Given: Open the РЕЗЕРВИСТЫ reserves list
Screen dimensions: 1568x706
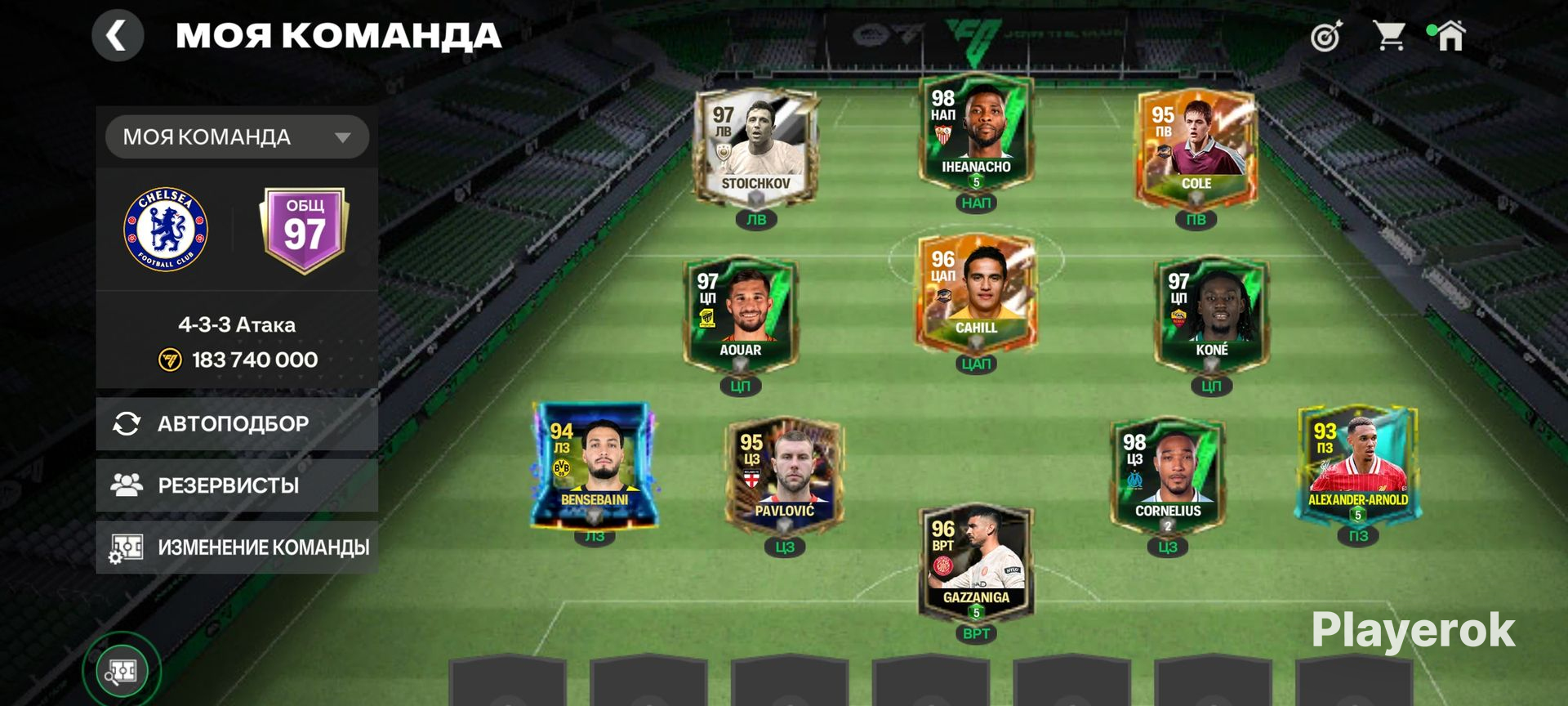Looking at the screenshot, I should tap(237, 485).
